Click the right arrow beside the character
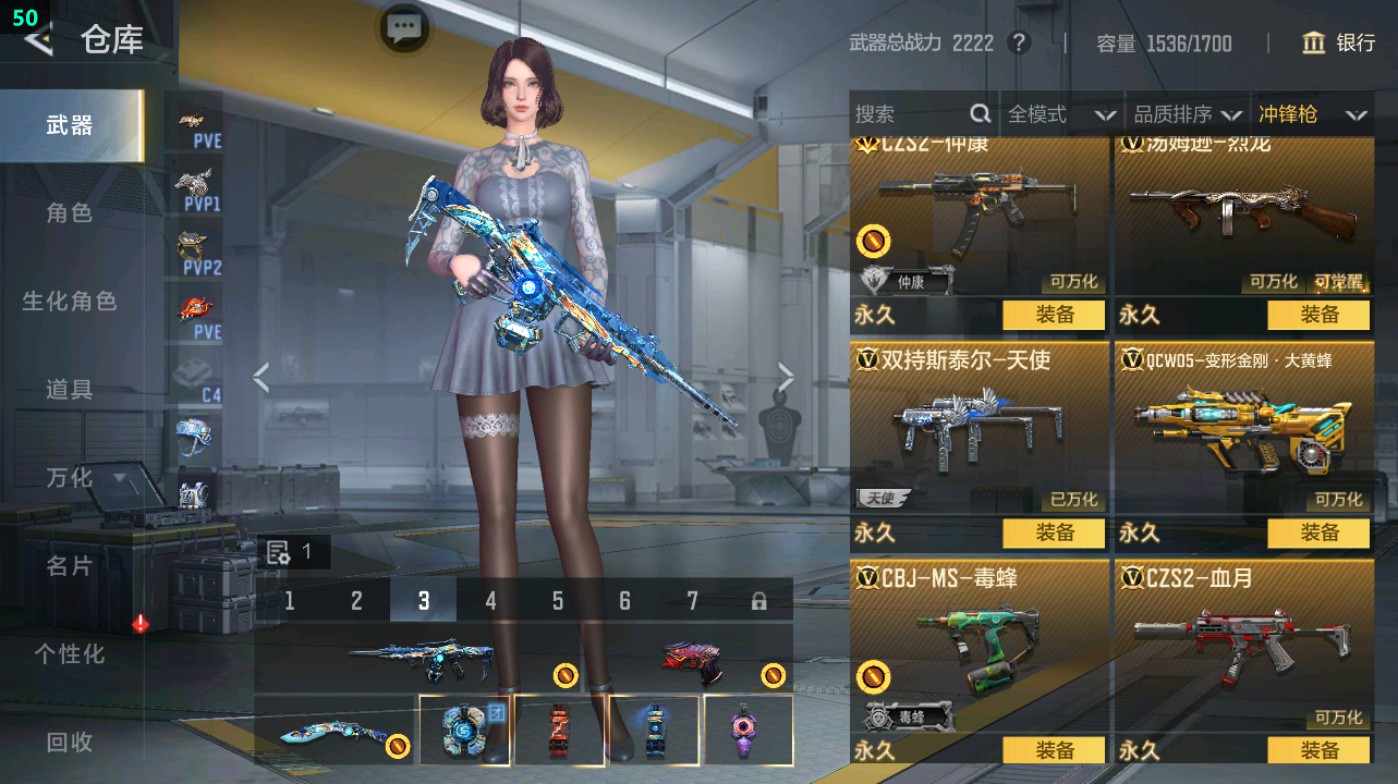The height and width of the screenshot is (784, 1398). coord(786,377)
